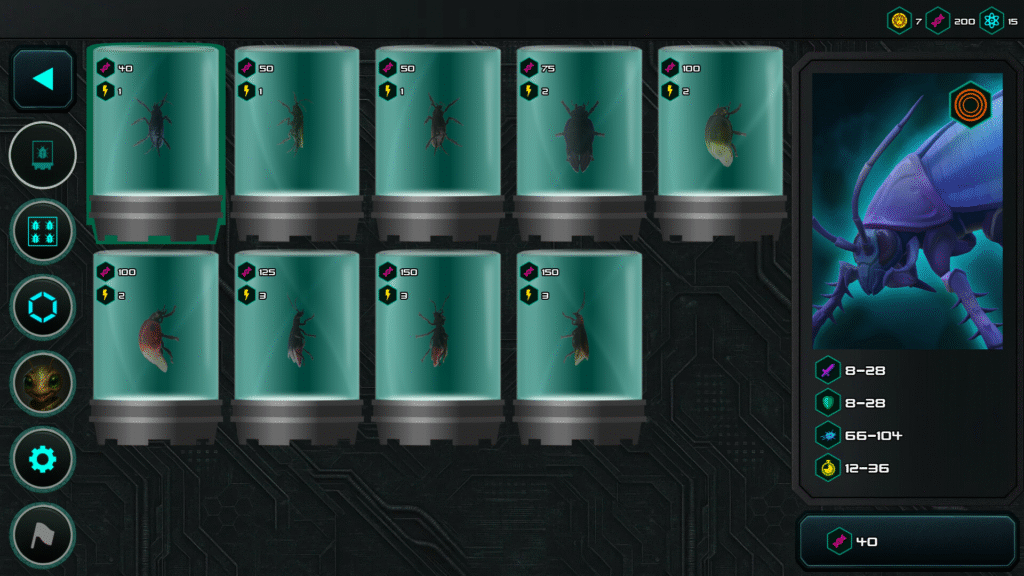Image resolution: width=1024 pixels, height=576 pixels.
Task: Click the grey flag button
Action: point(43,535)
